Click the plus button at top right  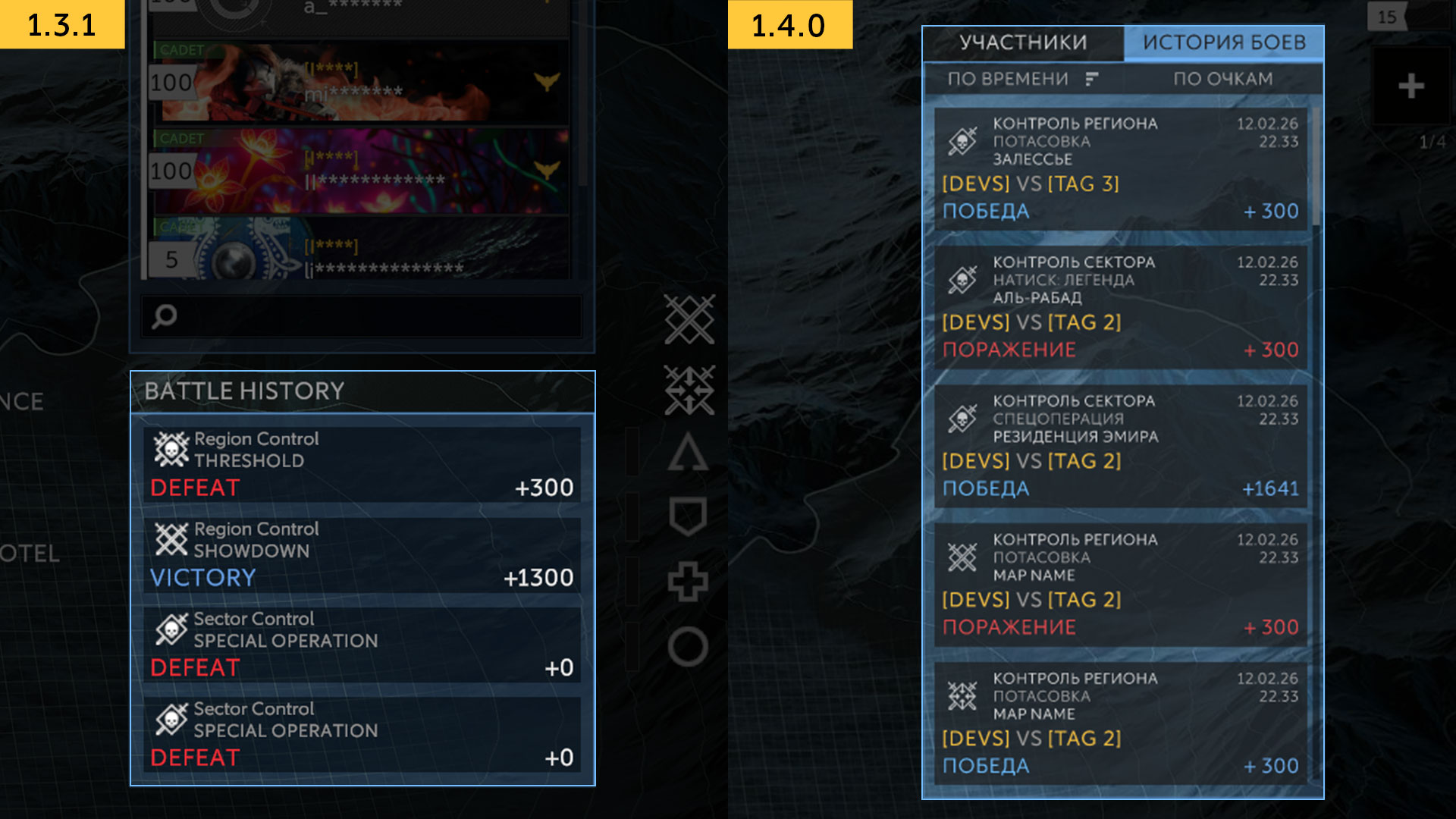1410,86
